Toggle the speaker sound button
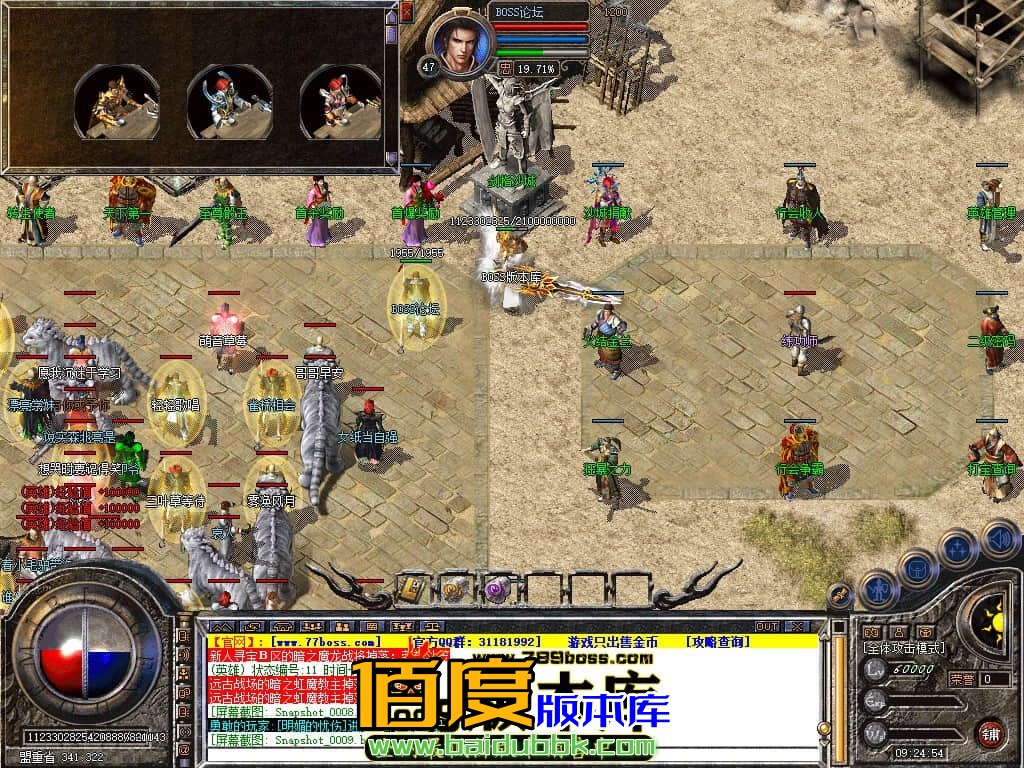 (1000, 540)
